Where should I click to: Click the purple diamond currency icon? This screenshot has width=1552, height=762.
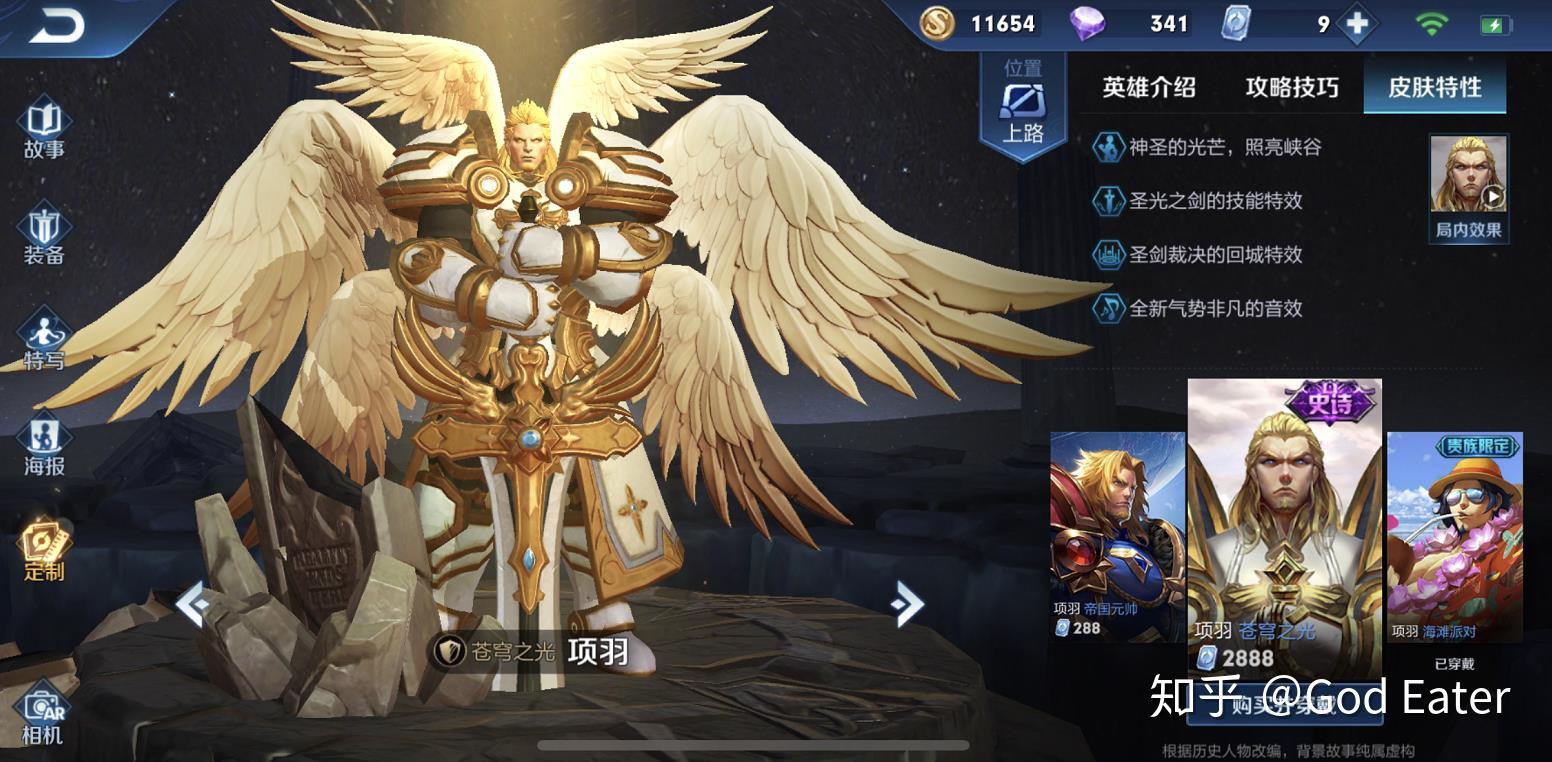pyautogui.click(x=1087, y=24)
